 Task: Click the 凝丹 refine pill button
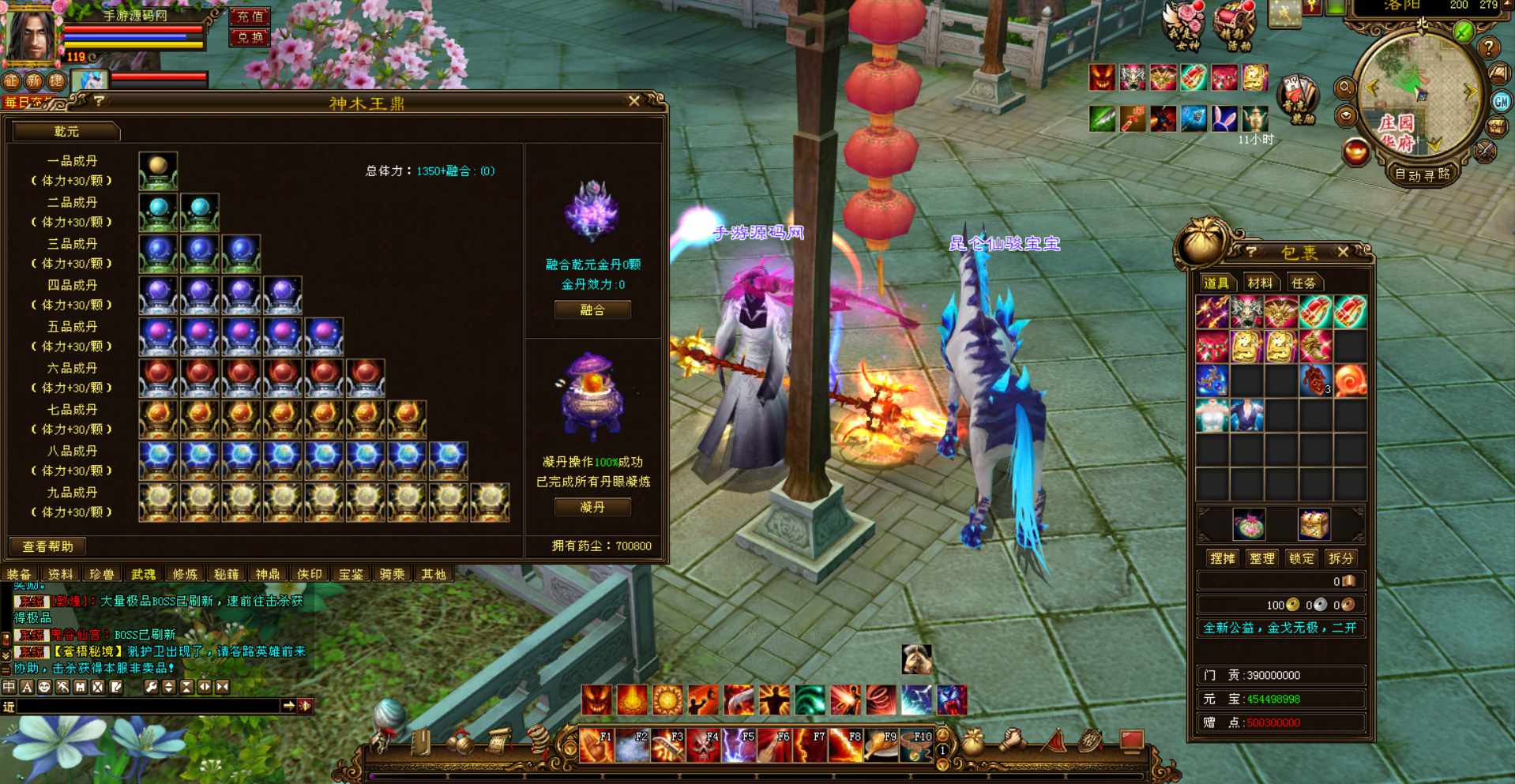(592, 507)
